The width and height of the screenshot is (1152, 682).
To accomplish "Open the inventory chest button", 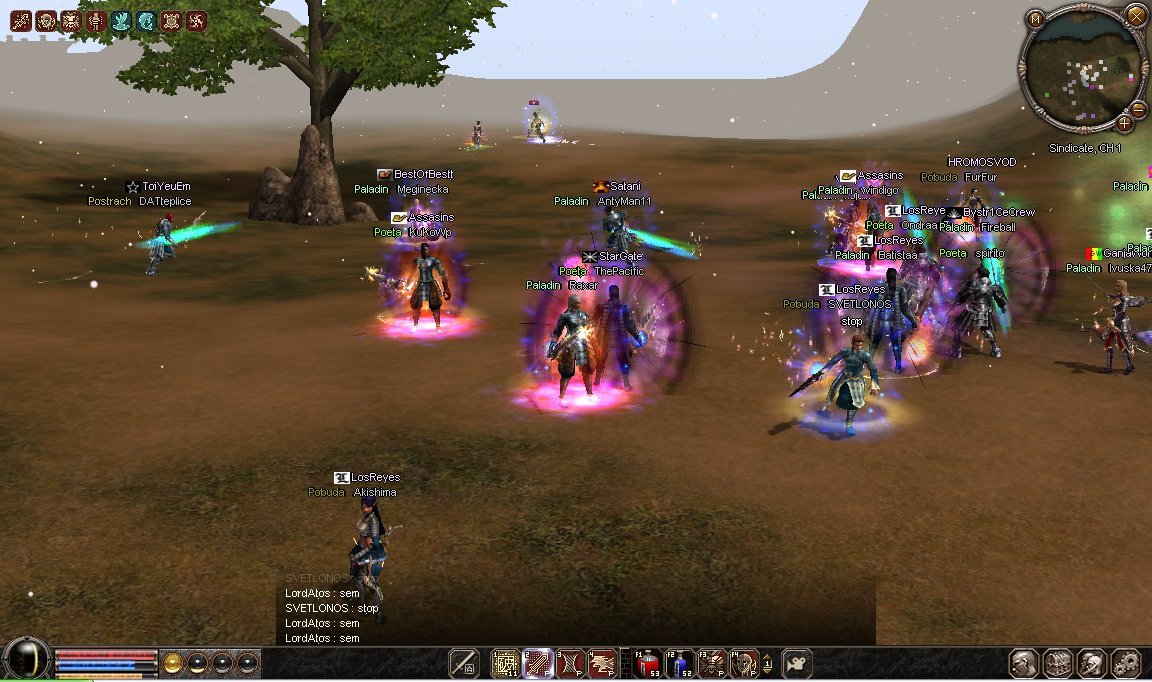I will [x=1057, y=664].
